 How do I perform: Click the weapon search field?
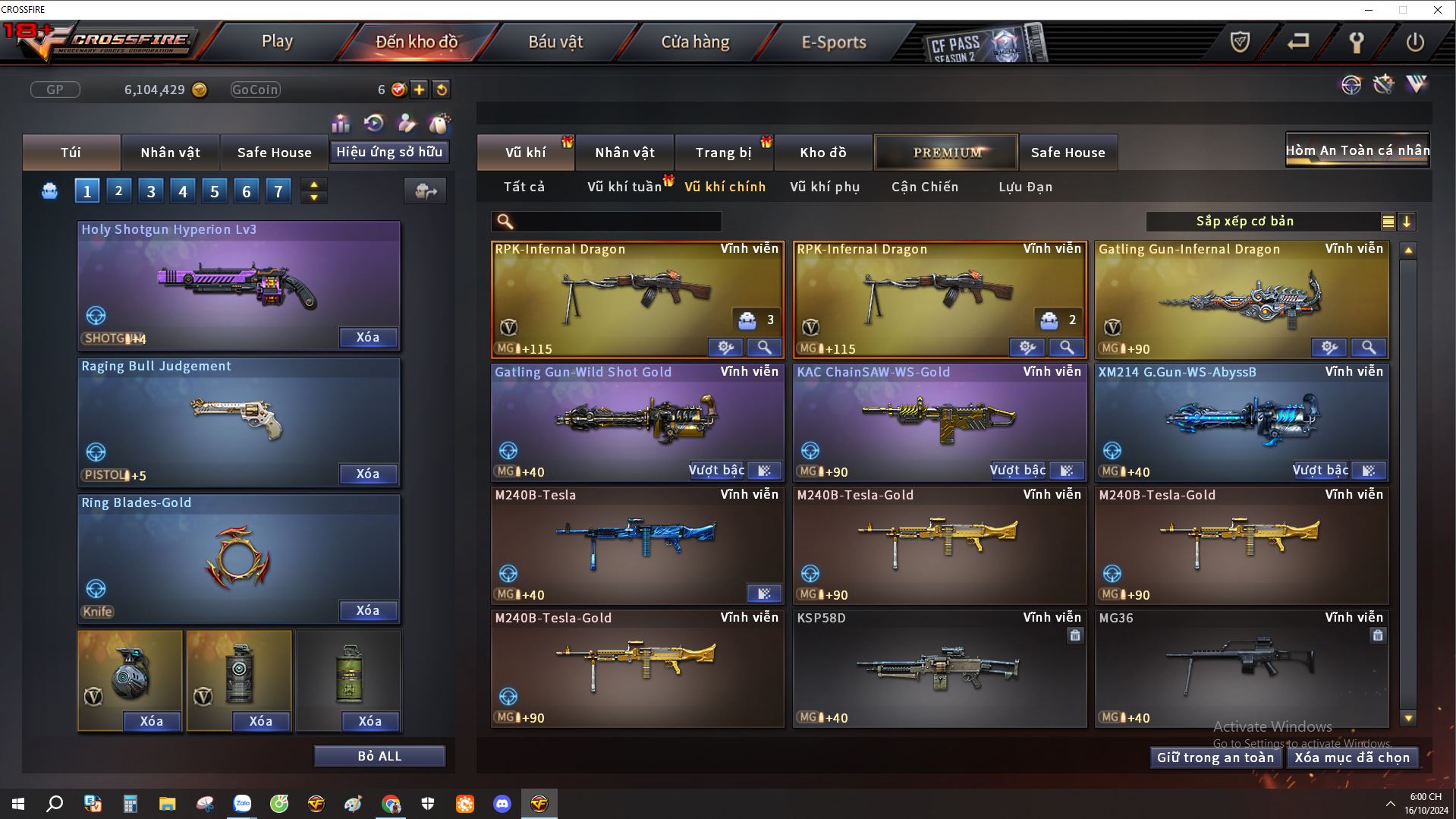[616, 222]
